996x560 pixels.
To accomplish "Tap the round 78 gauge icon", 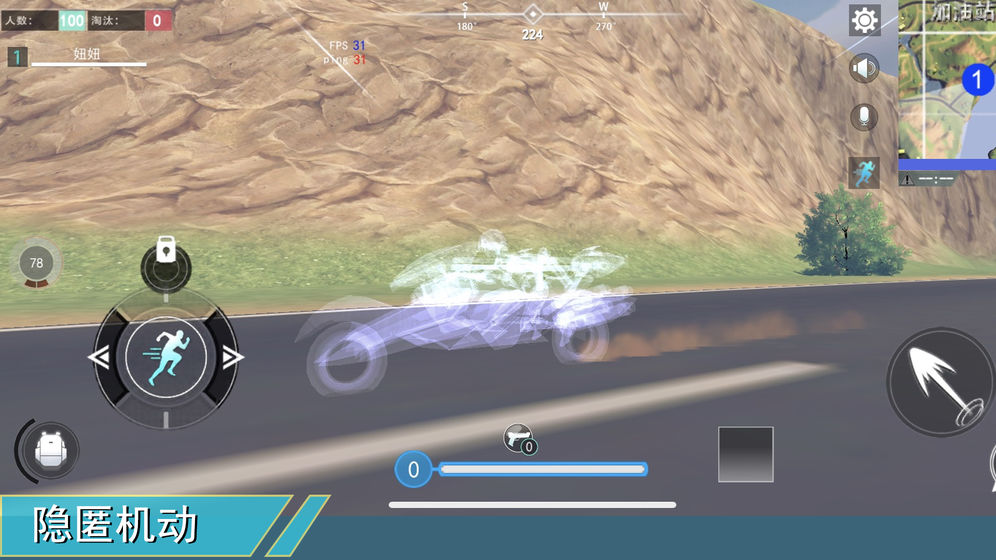I will 37,264.
